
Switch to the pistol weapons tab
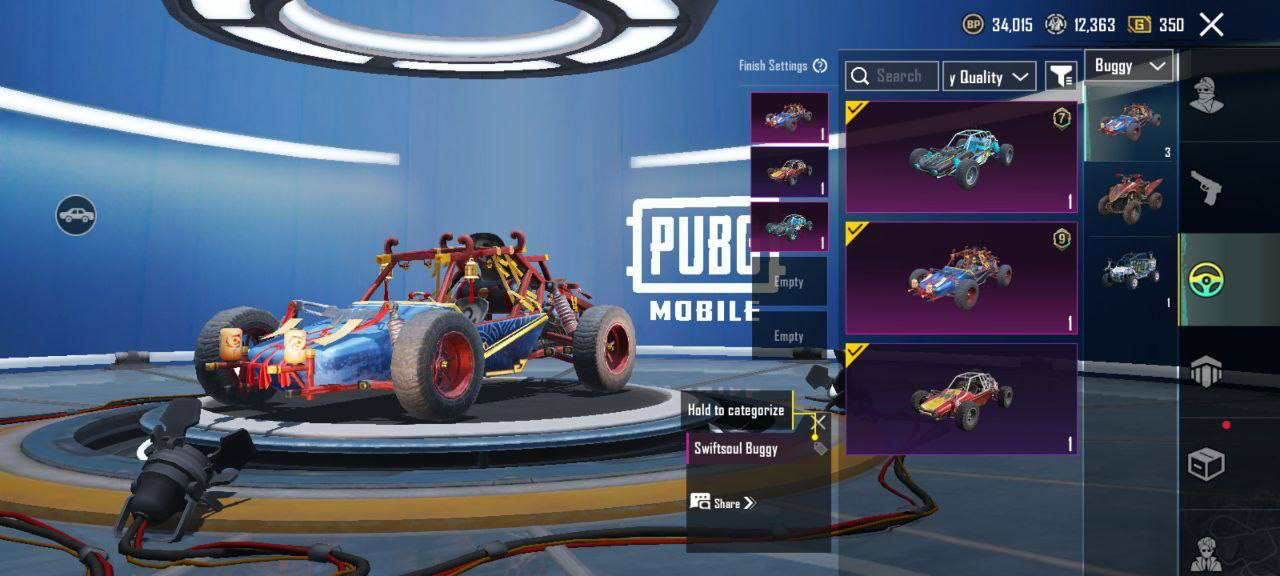pyautogui.click(x=1206, y=187)
